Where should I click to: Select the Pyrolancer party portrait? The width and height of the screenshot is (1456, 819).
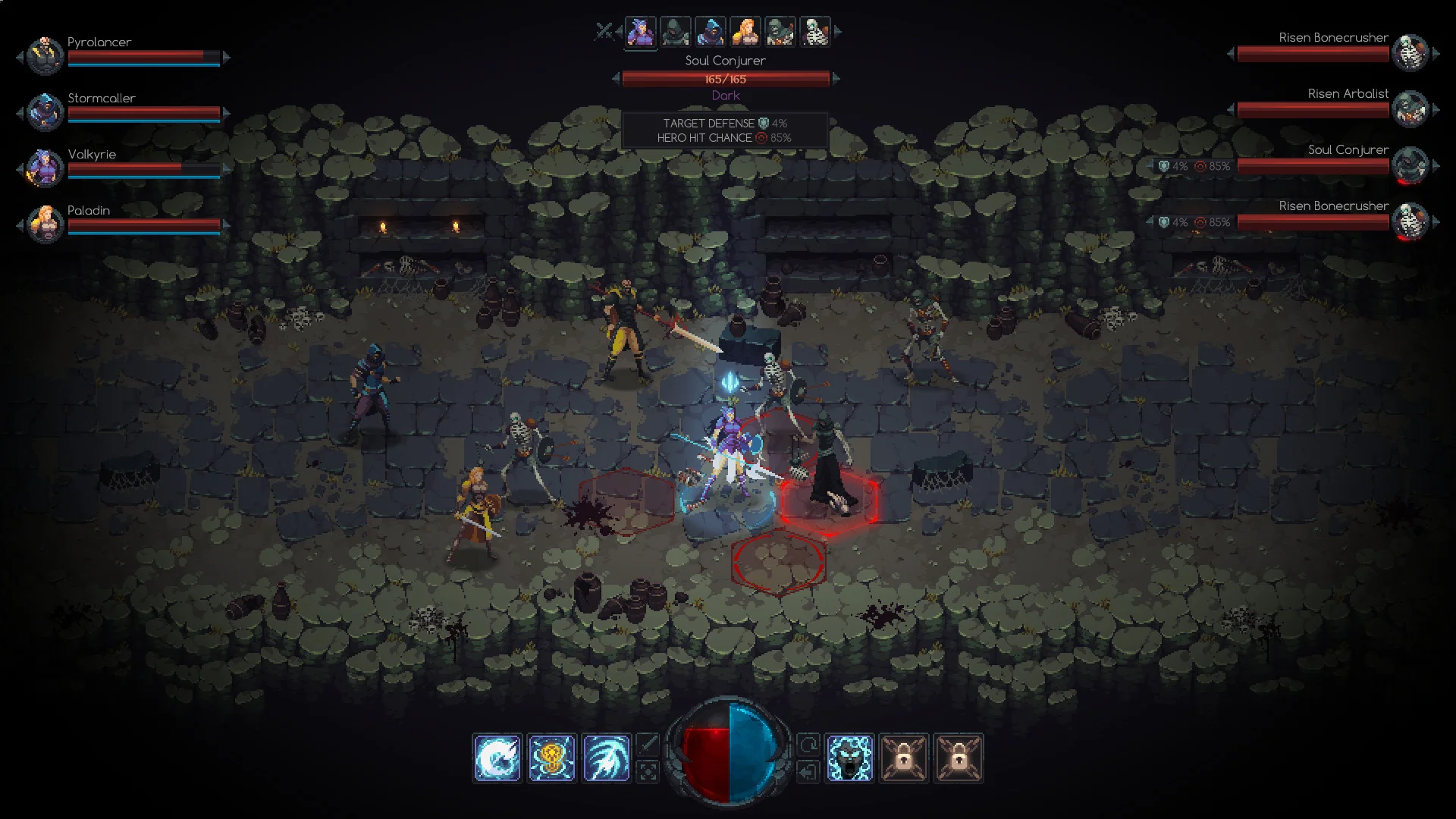point(45,55)
